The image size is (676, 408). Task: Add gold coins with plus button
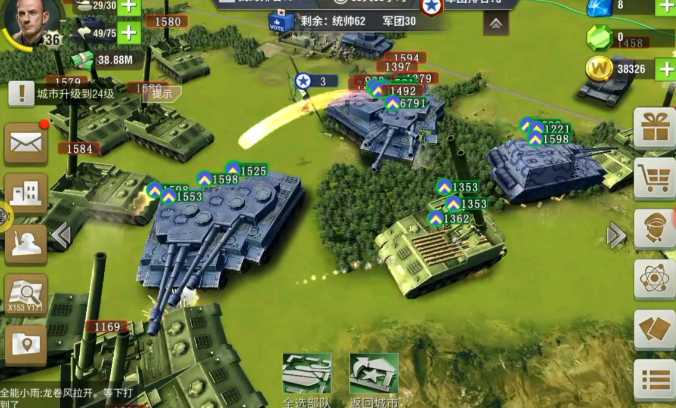click(662, 69)
